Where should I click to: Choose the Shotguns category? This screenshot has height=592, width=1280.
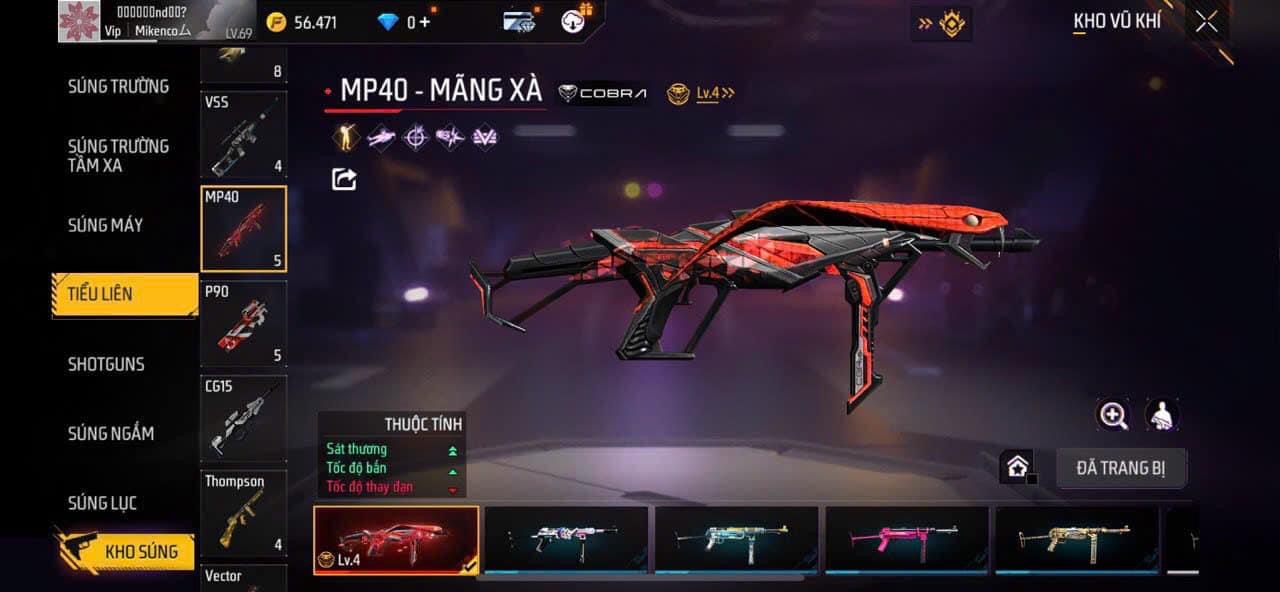coord(106,364)
